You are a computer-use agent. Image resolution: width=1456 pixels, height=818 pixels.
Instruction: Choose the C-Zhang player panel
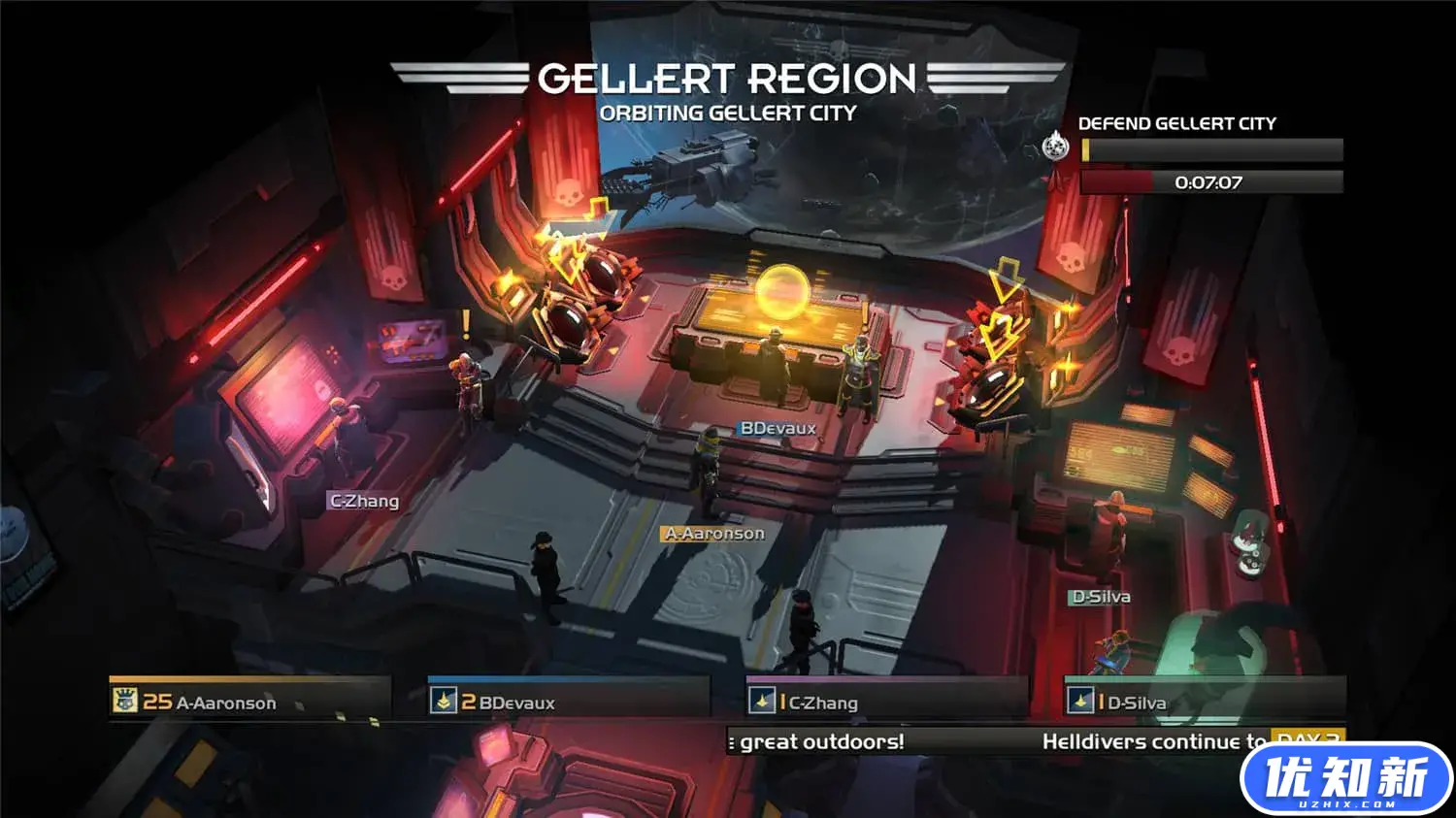(885, 701)
